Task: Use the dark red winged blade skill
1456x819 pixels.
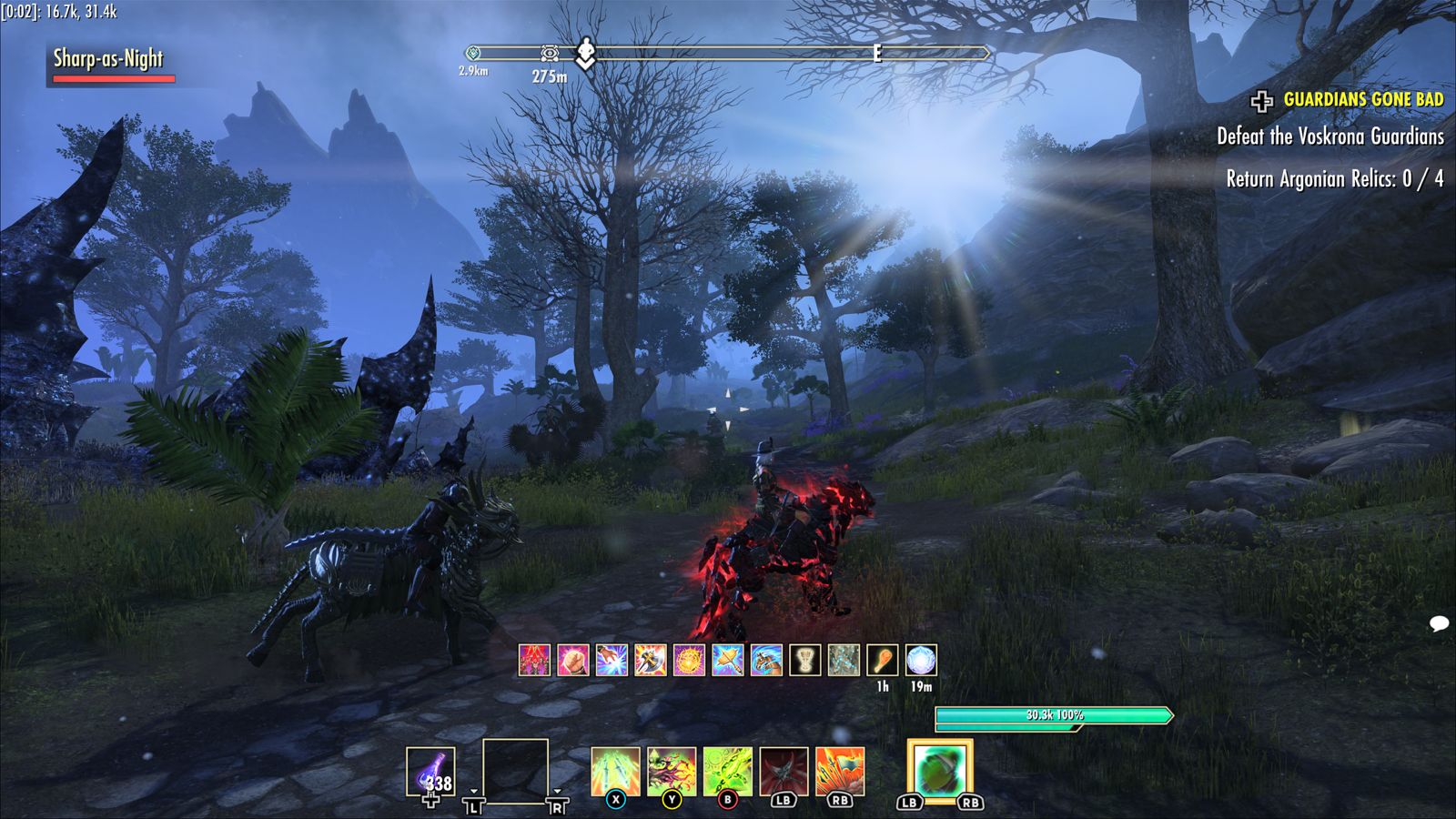Action: click(x=784, y=771)
